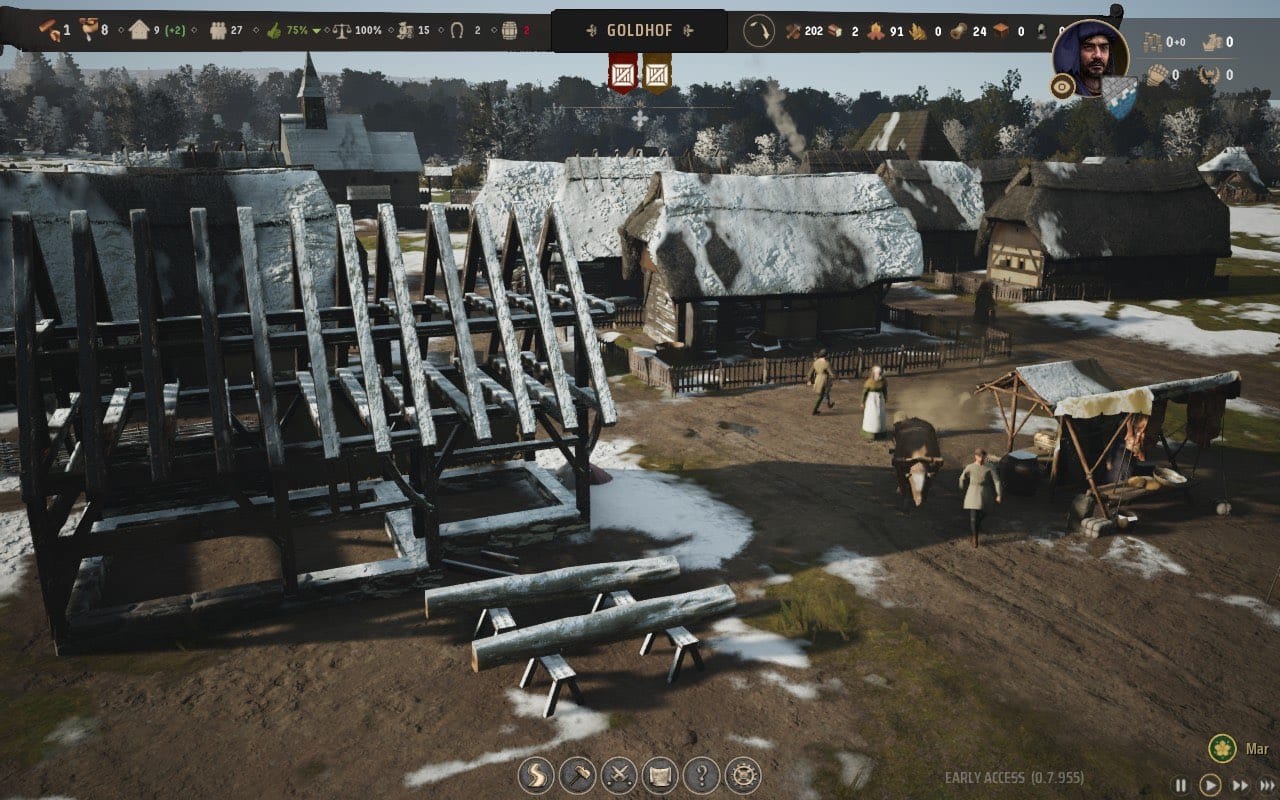Image resolution: width=1280 pixels, height=800 pixels.
Task: Select the red crate banner
Action: coord(623,74)
